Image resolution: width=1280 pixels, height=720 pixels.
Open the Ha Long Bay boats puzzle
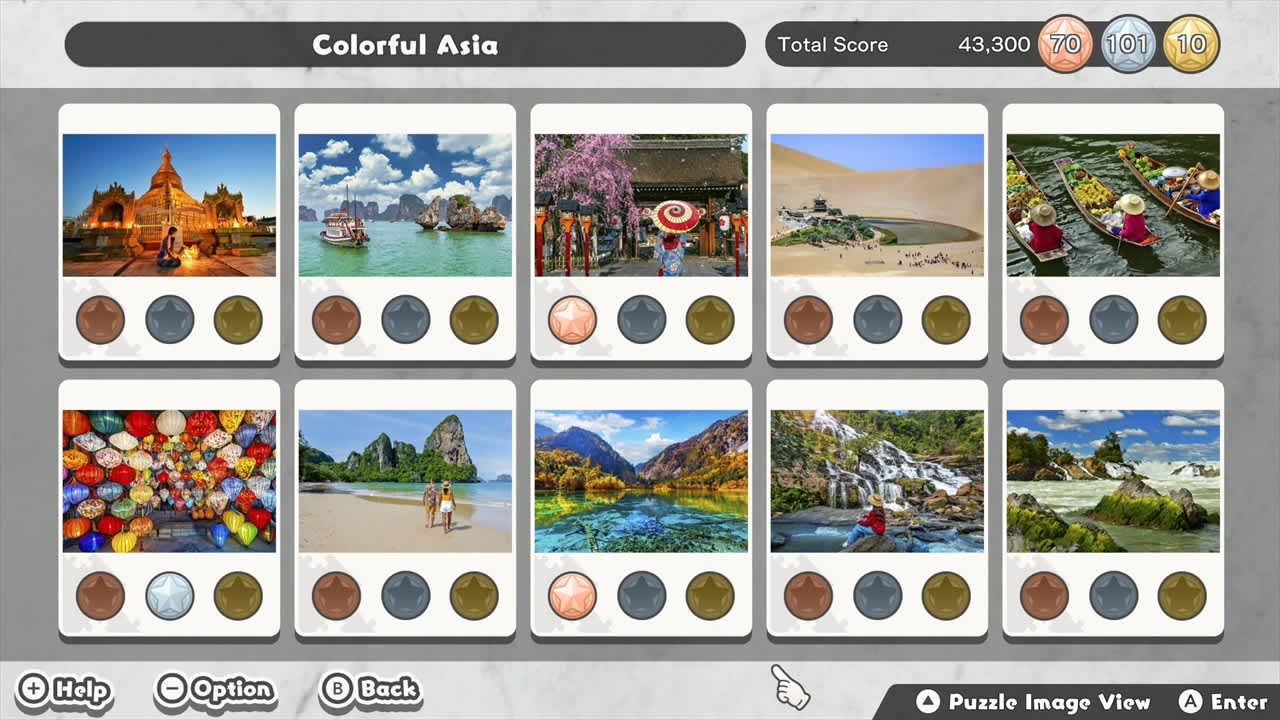[405, 204]
